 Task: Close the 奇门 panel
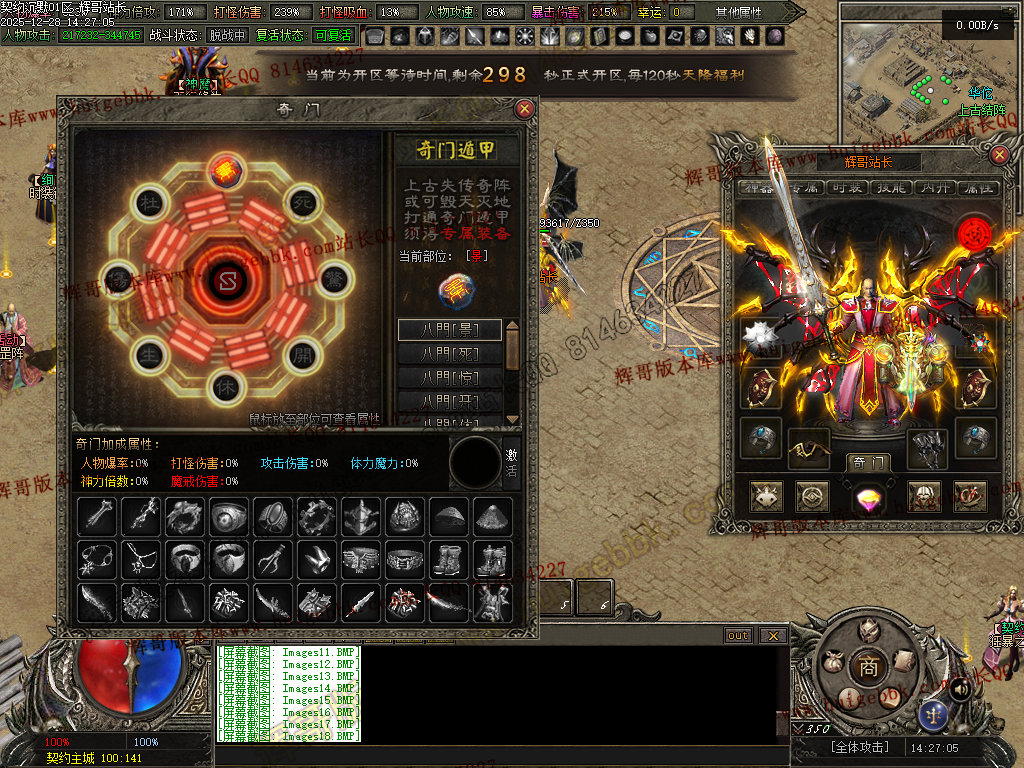(524, 109)
